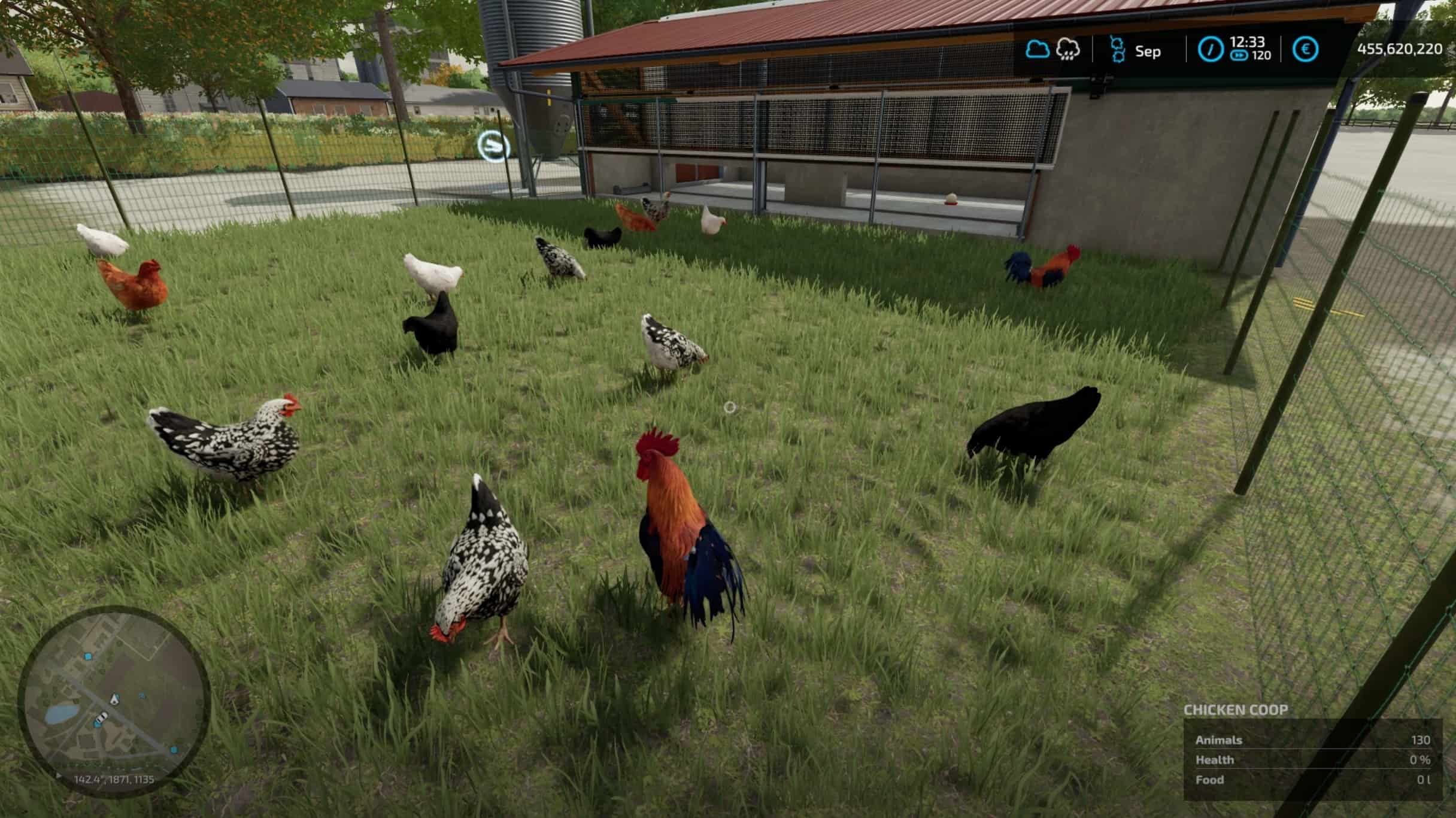
Task: Click the clock icon beside 12:33
Action: point(1210,49)
